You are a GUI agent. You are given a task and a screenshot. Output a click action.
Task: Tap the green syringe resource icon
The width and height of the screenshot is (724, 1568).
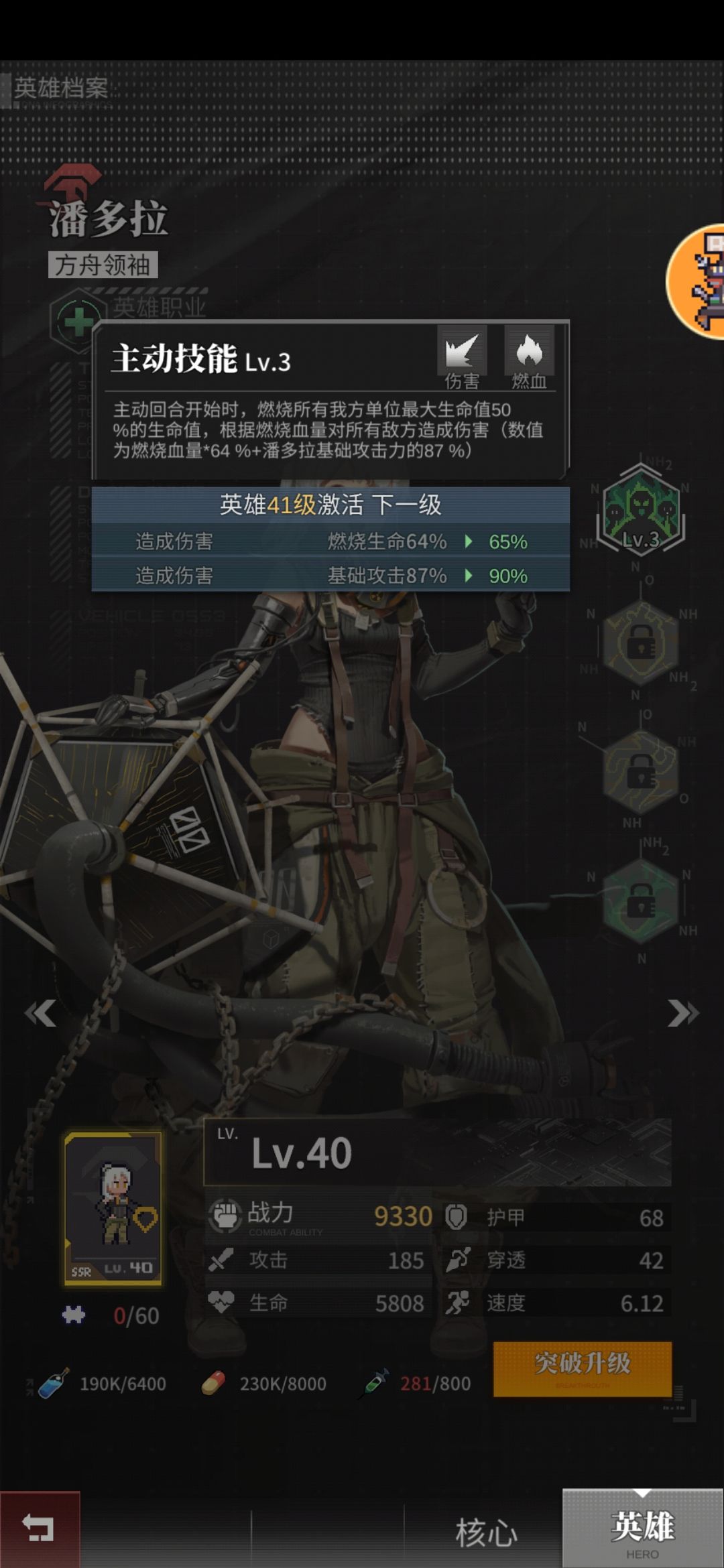pos(374,1383)
